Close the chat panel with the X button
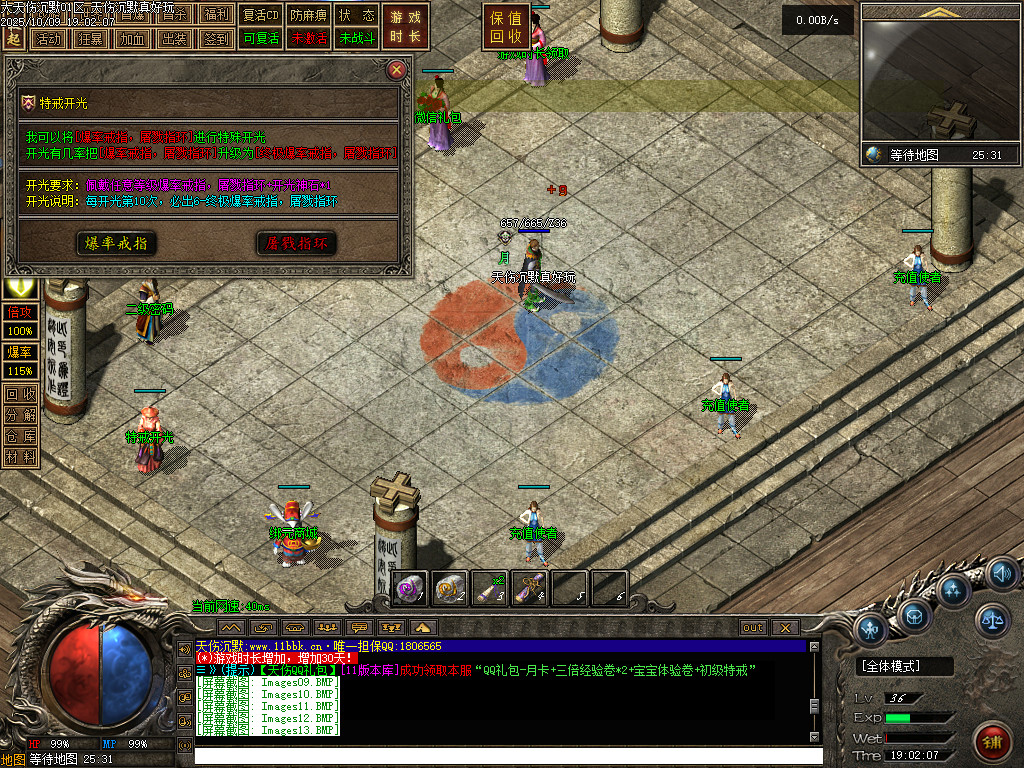The height and width of the screenshot is (768, 1024). (x=785, y=627)
